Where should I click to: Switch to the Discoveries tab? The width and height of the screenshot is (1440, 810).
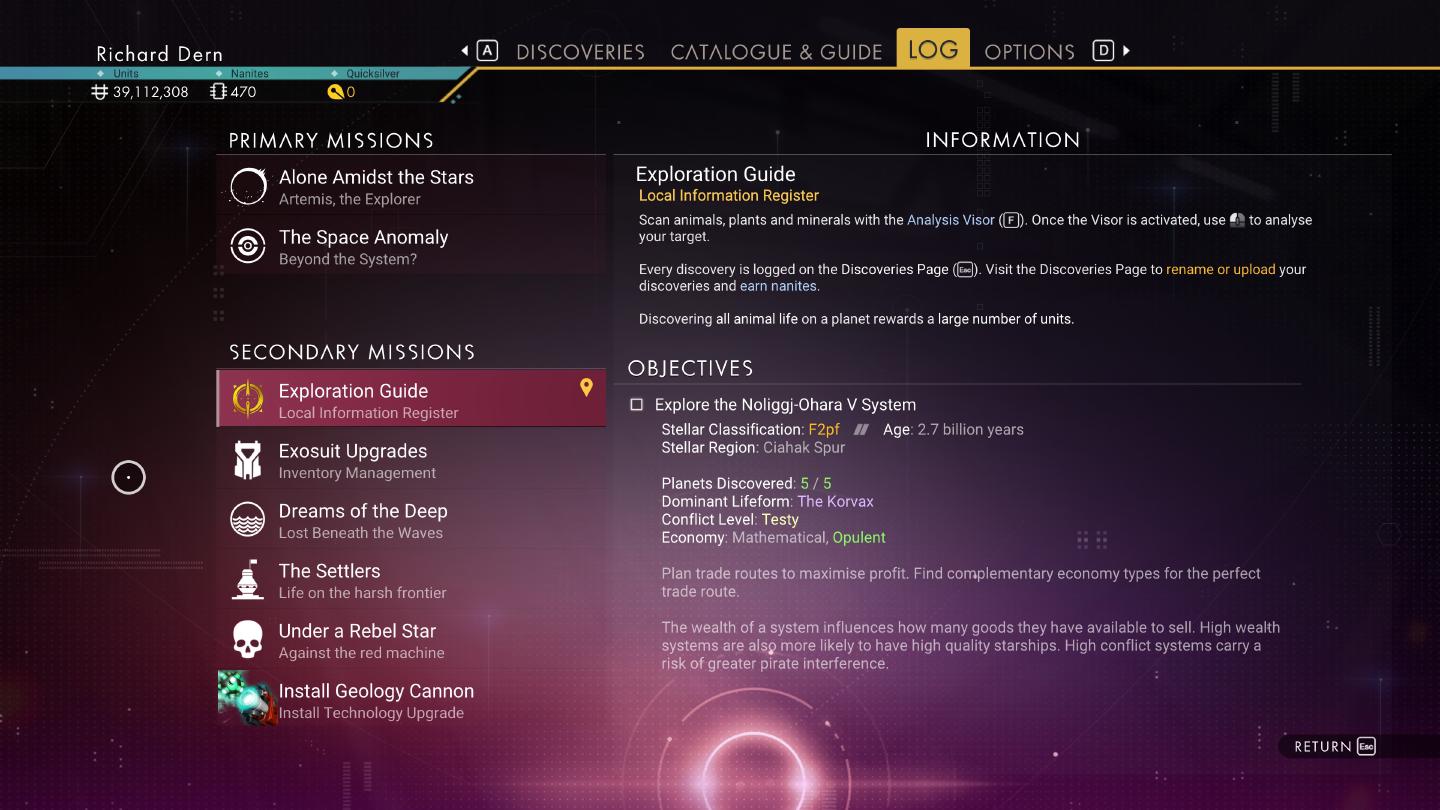(580, 52)
